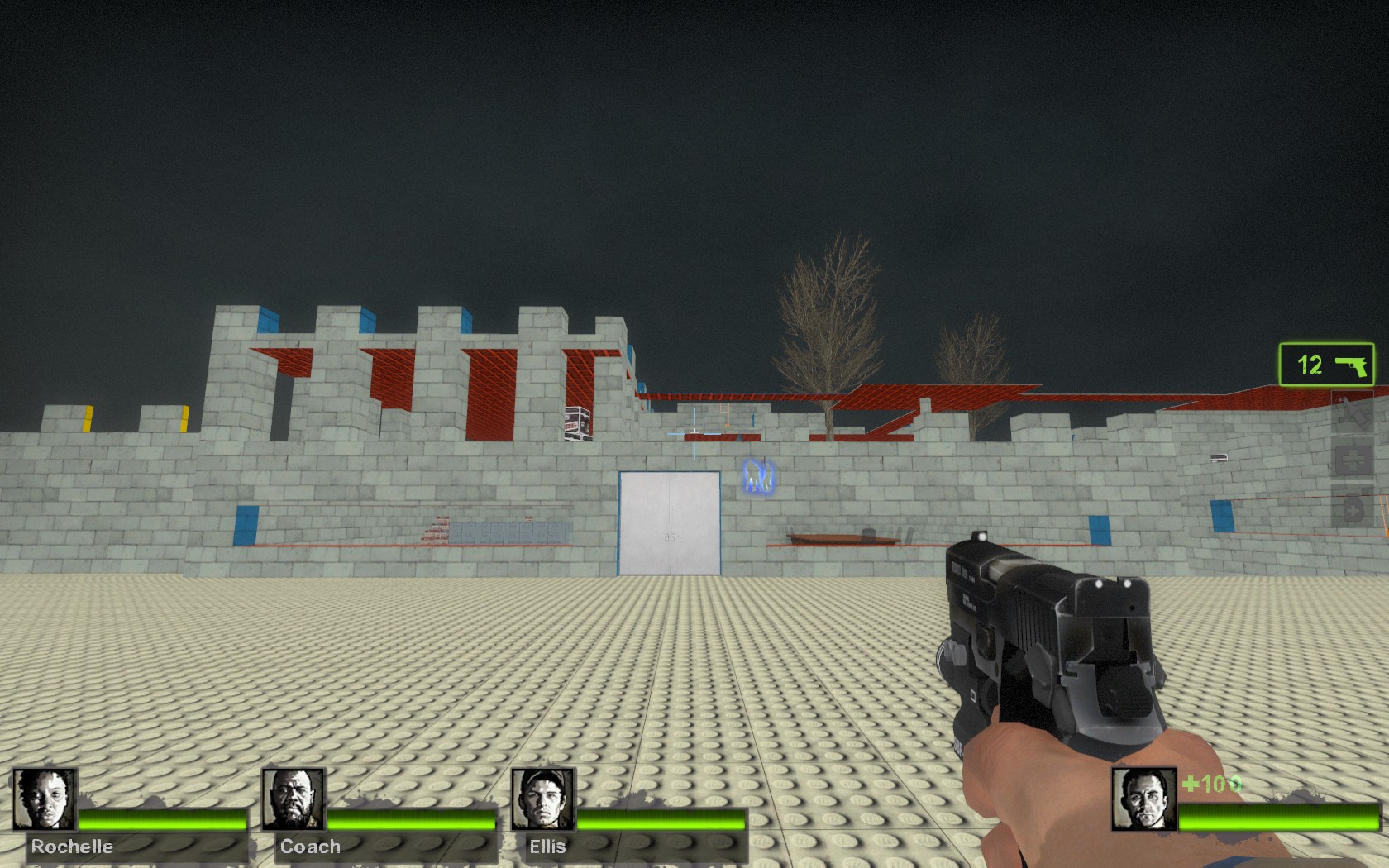Click the blue W graffiti spray

coord(757,478)
